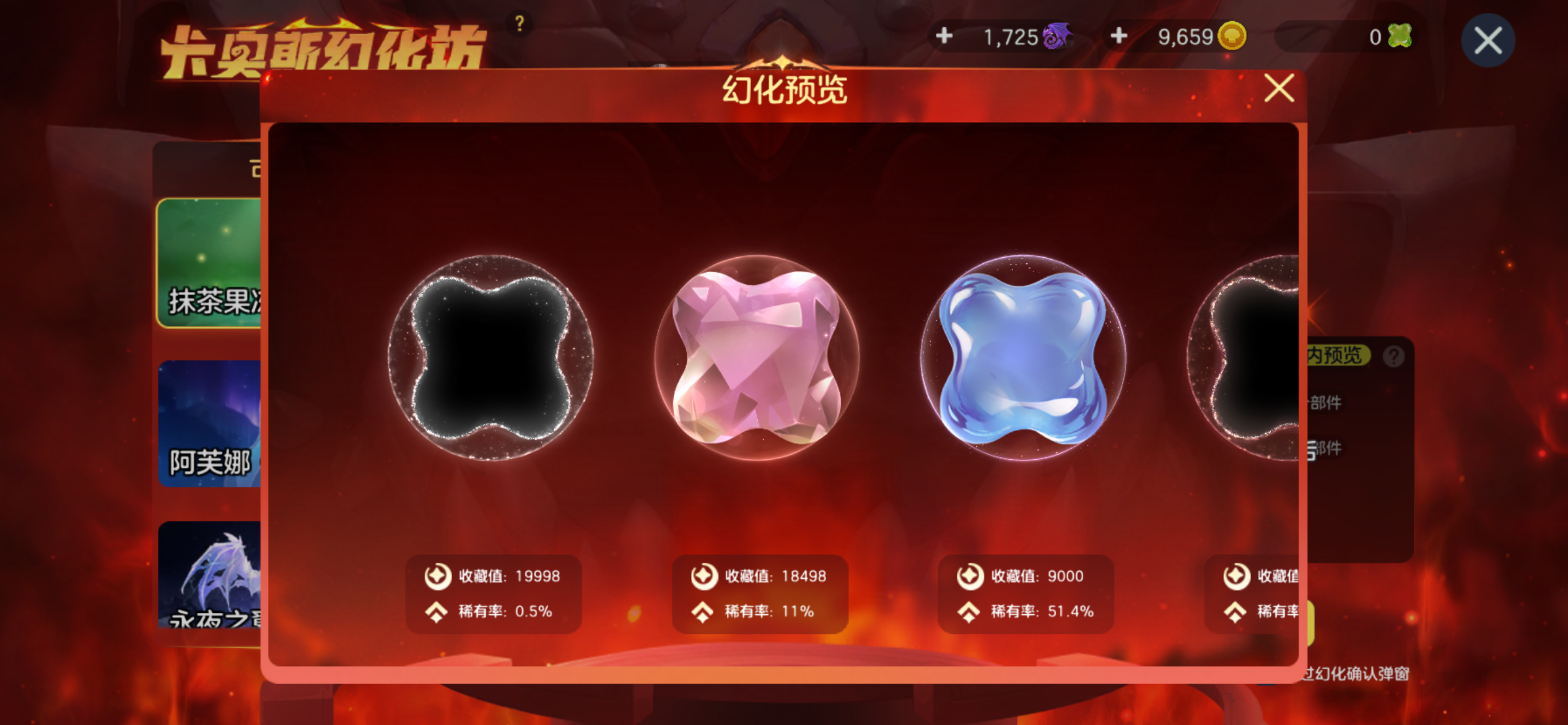Close the 幻化预览 preview popup
Viewport: 1568px width, 725px height.
pos(1279,88)
